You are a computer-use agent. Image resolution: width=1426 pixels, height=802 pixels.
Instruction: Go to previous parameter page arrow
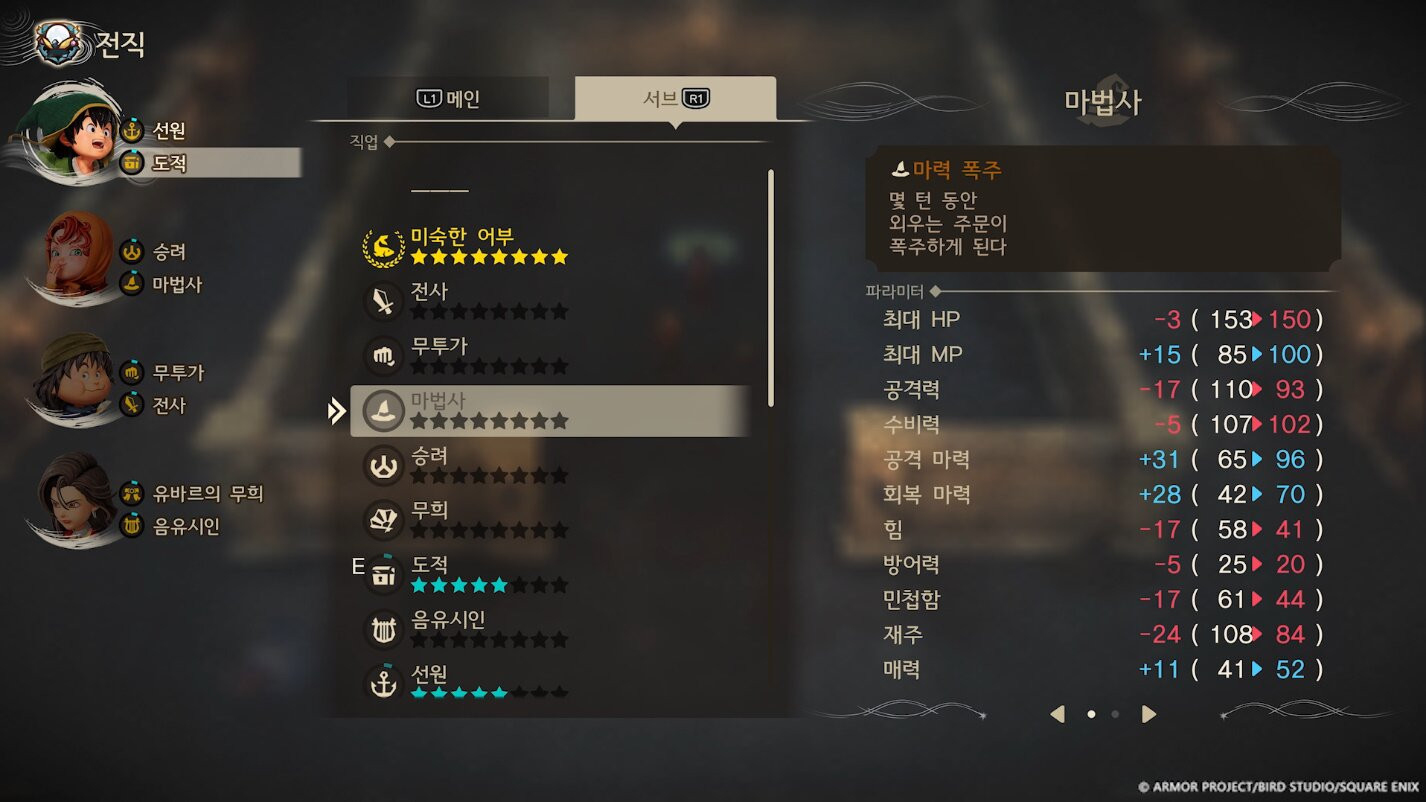tap(1057, 714)
